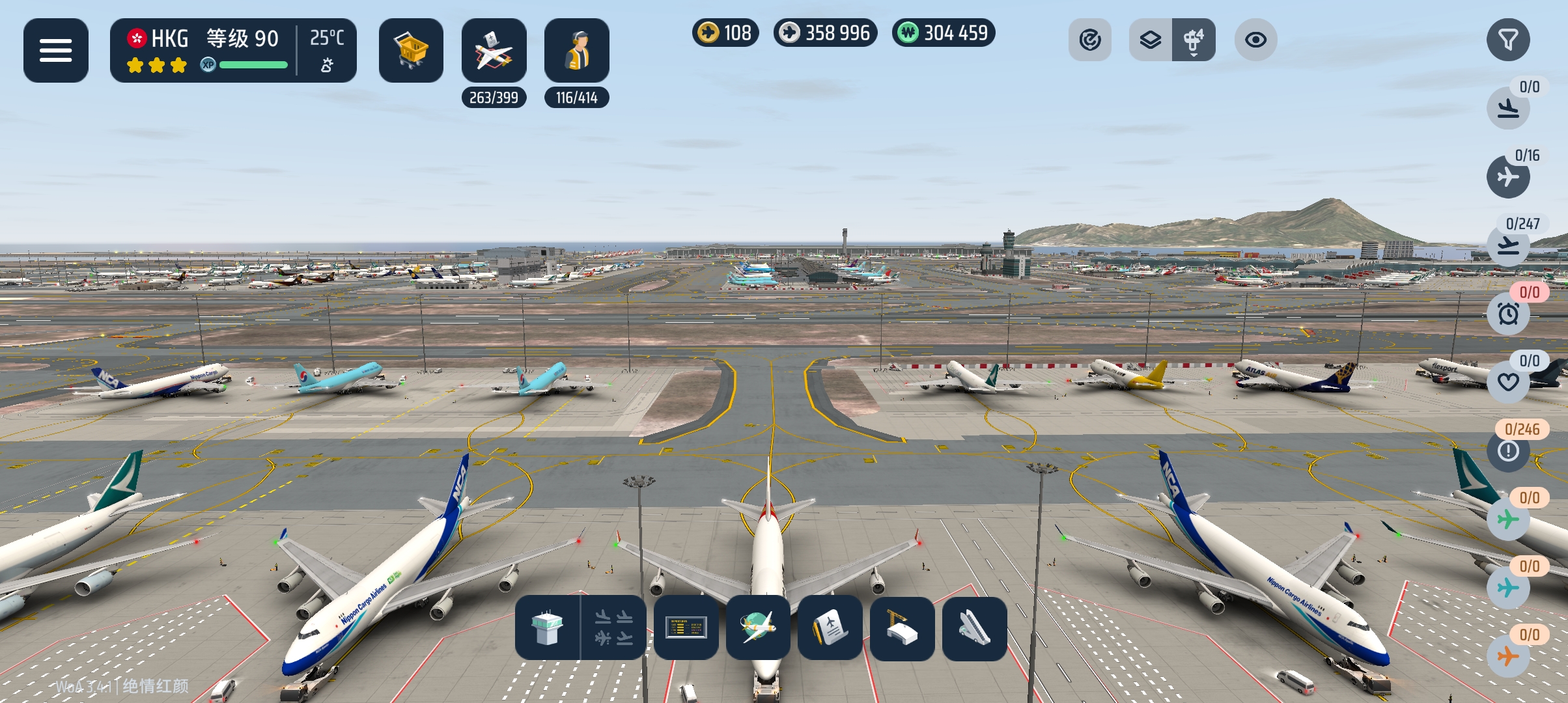This screenshot has width=1568, height=703.
Task: Open the shopping cart store
Action: 411,50
